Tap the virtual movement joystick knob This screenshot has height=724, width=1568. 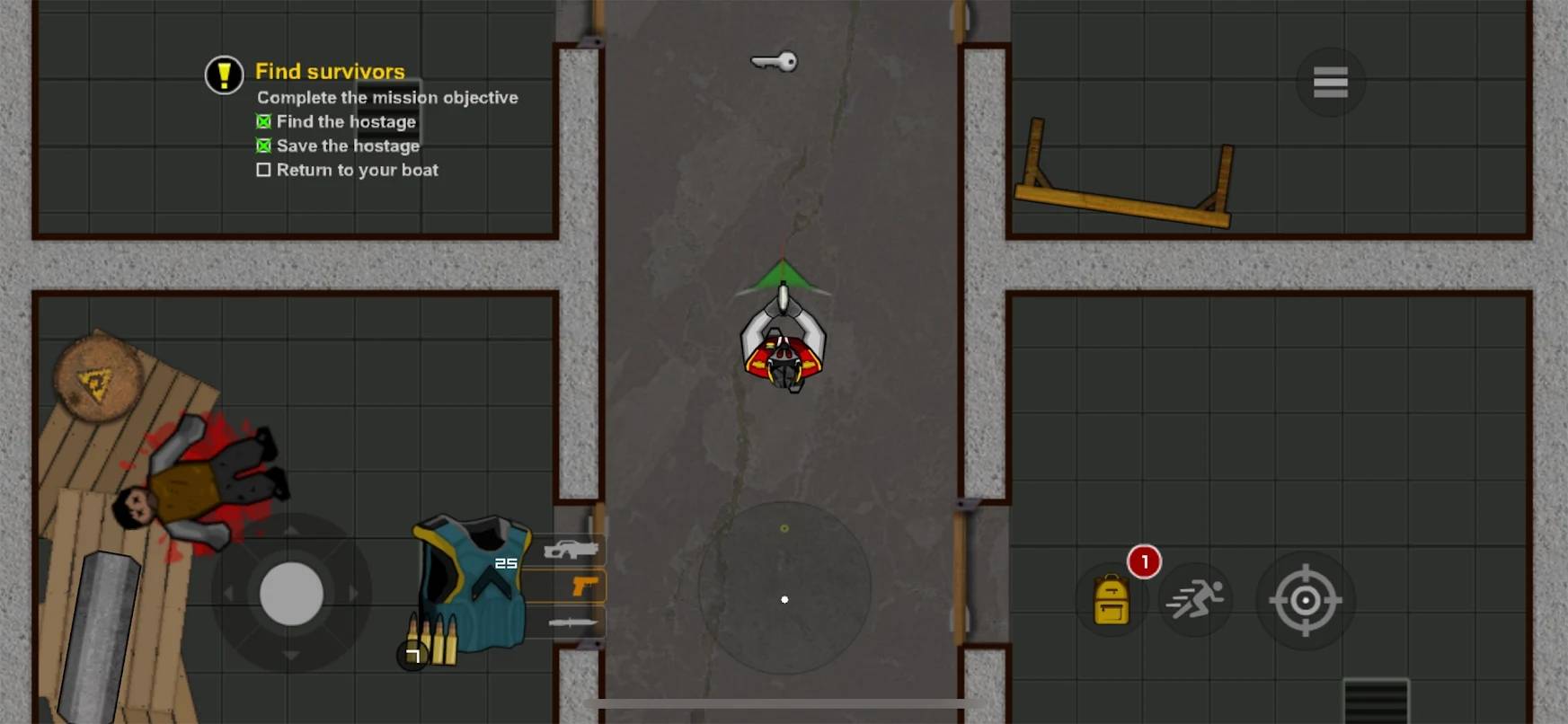coord(291,594)
